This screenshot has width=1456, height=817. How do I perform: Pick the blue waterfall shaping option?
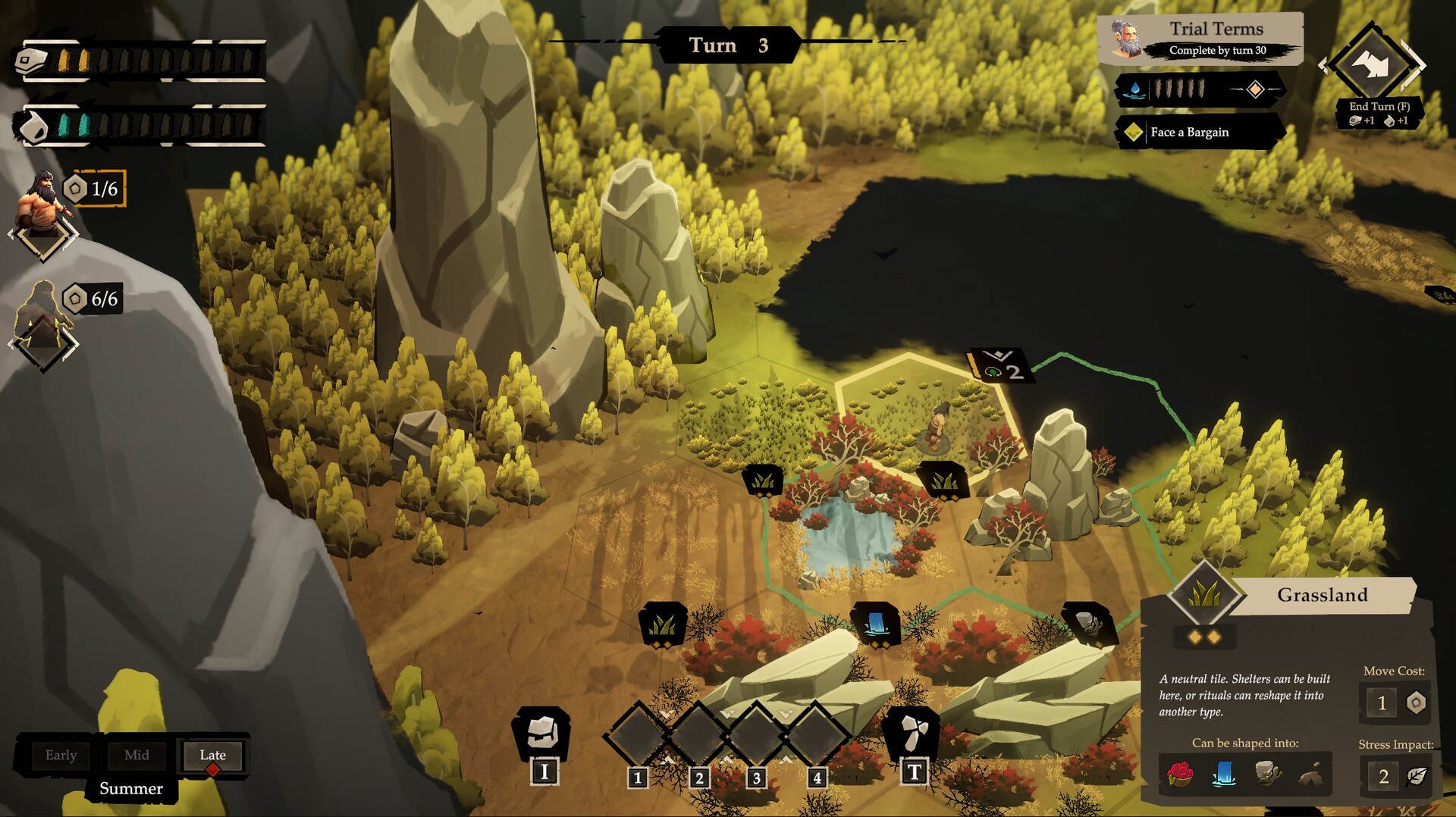1224,775
